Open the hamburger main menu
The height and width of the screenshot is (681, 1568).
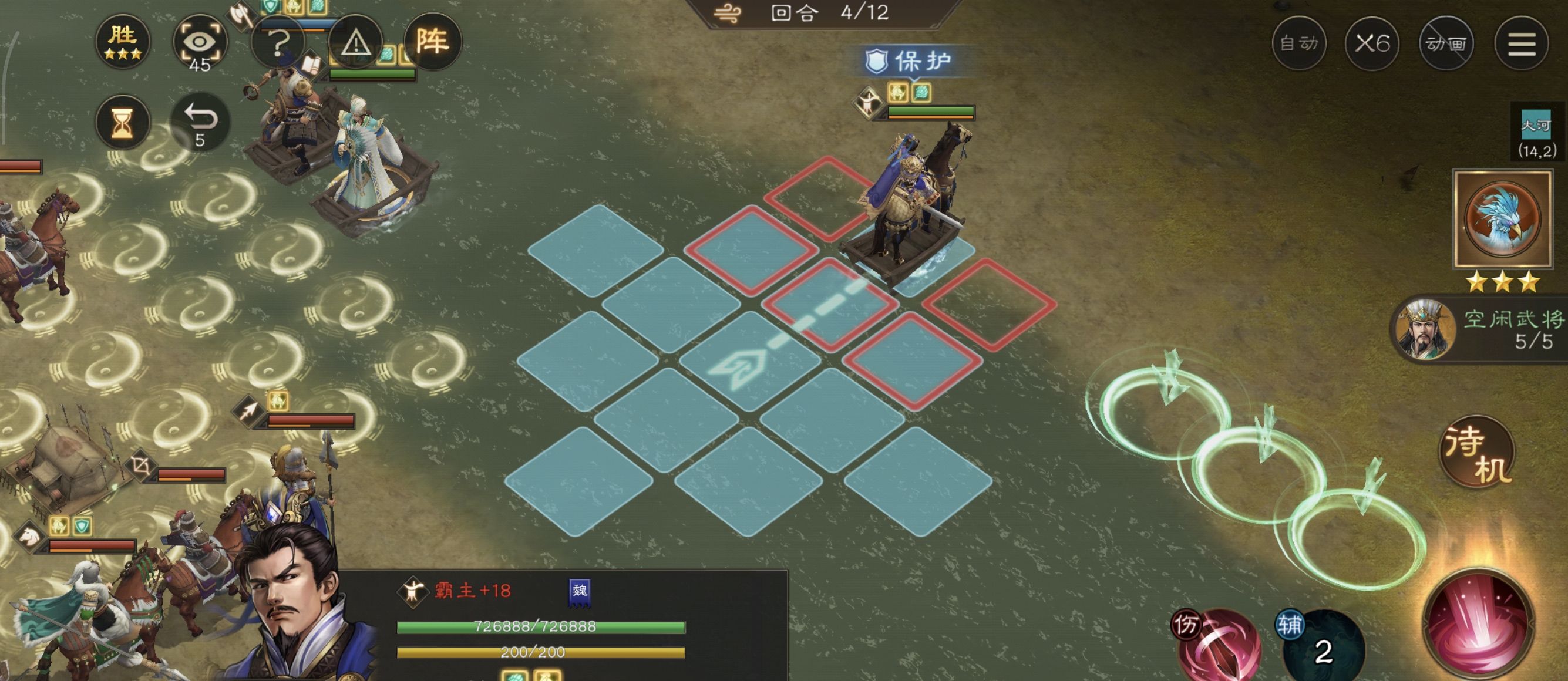tap(1521, 43)
